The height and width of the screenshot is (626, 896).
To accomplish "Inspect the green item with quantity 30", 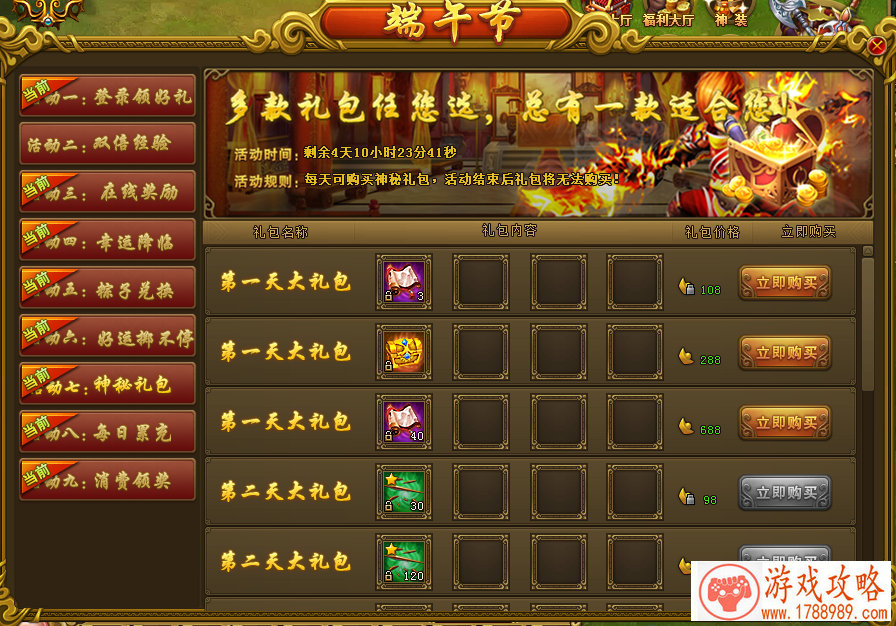I will click(x=404, y=492).
